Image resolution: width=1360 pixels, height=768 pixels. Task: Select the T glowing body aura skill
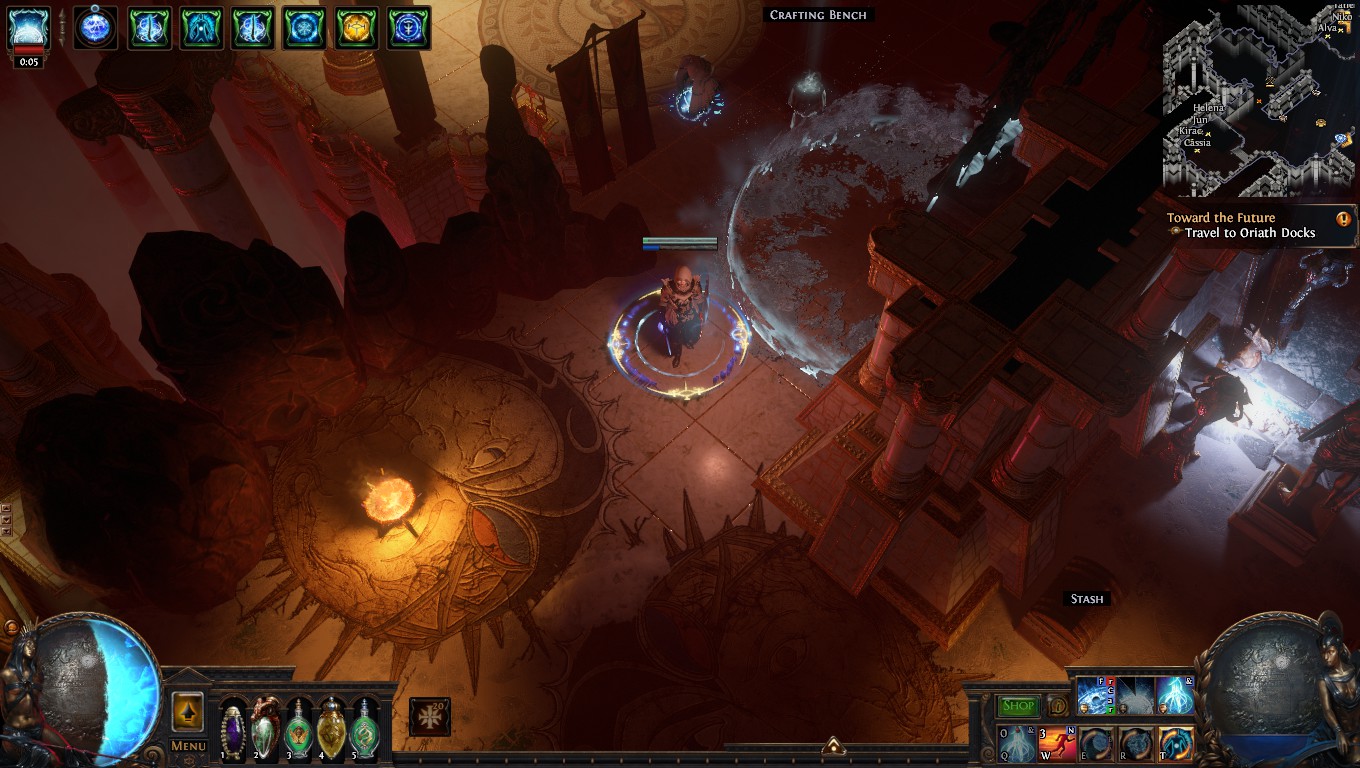[x=1176, y=744]
